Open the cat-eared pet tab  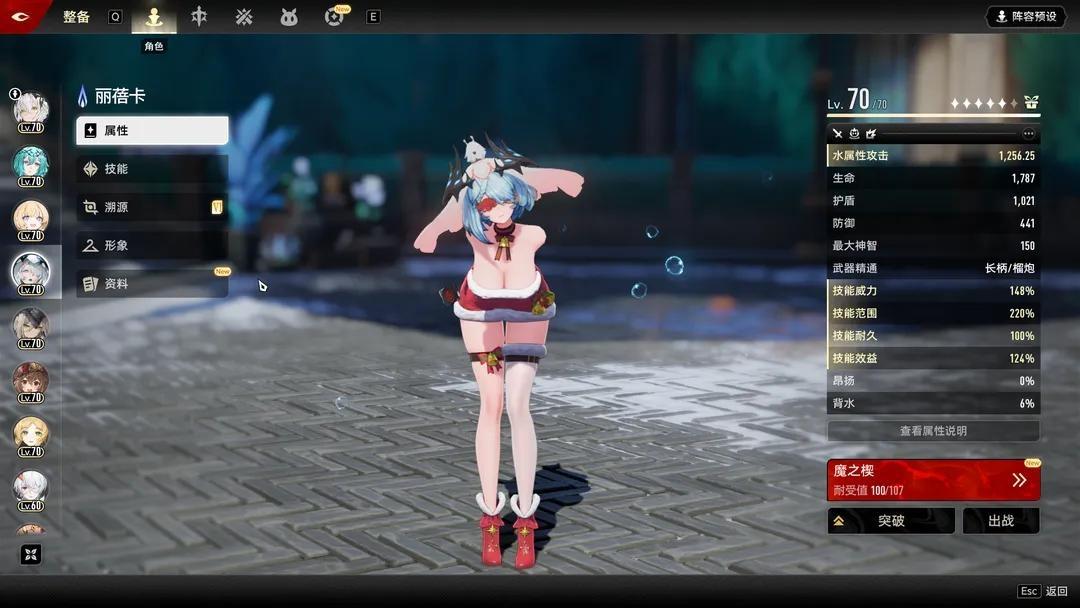289,17
